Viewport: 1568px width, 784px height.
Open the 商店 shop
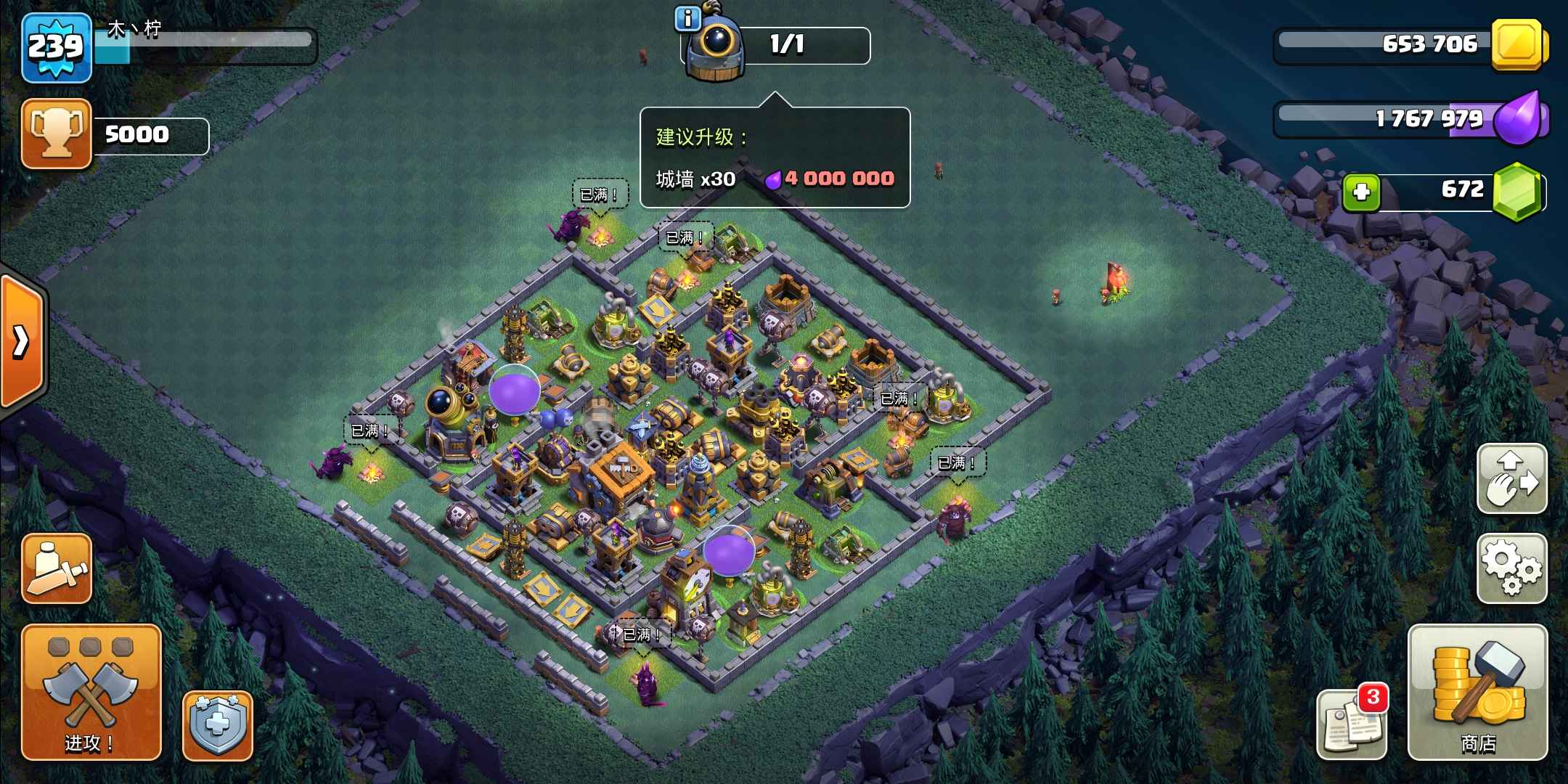[x=1477, y=692]
